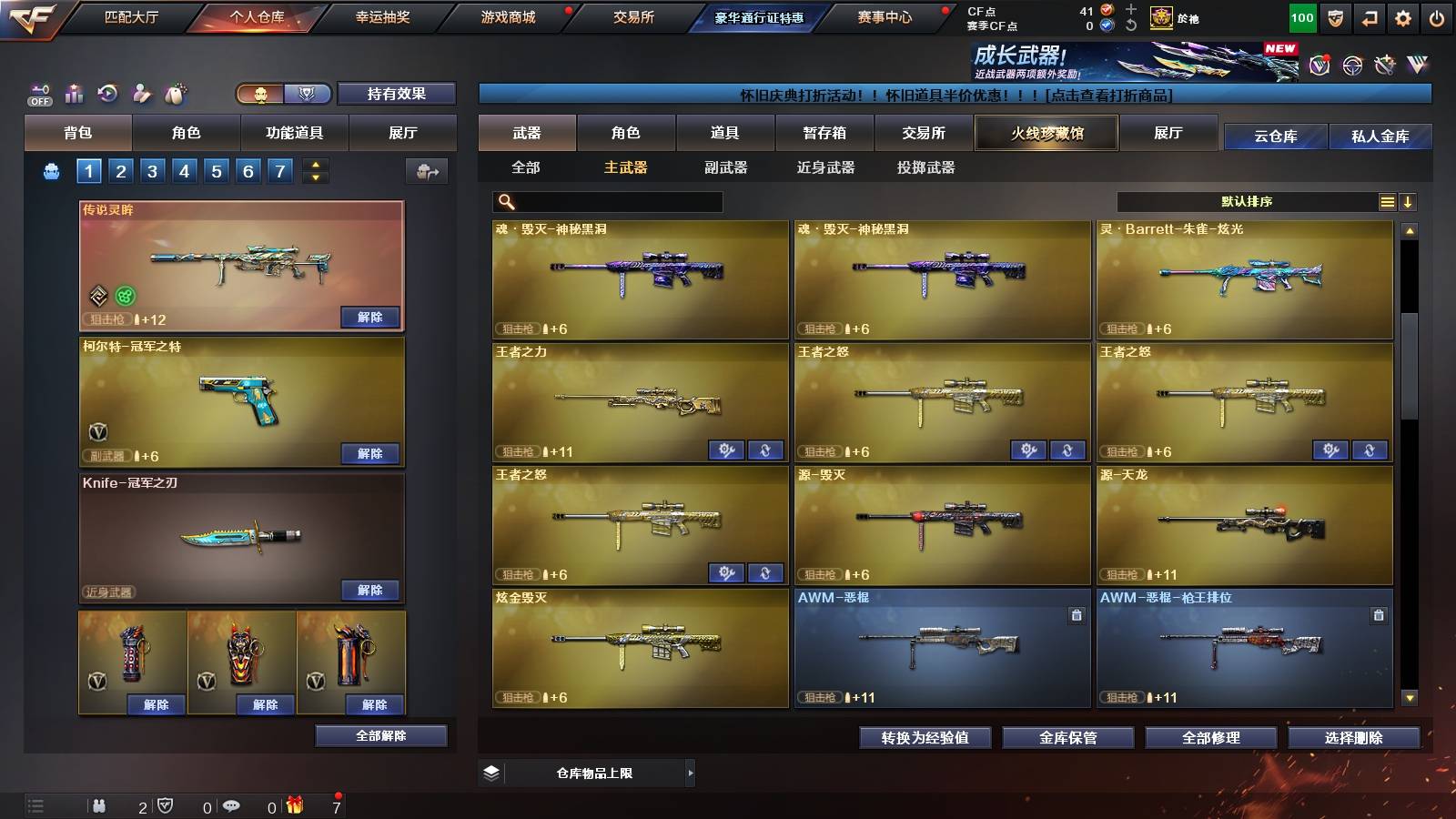Viewport: 1456px width, 819px height.
Task: Click the 转换为经验值 button
Action: click(x=926, y=738)
